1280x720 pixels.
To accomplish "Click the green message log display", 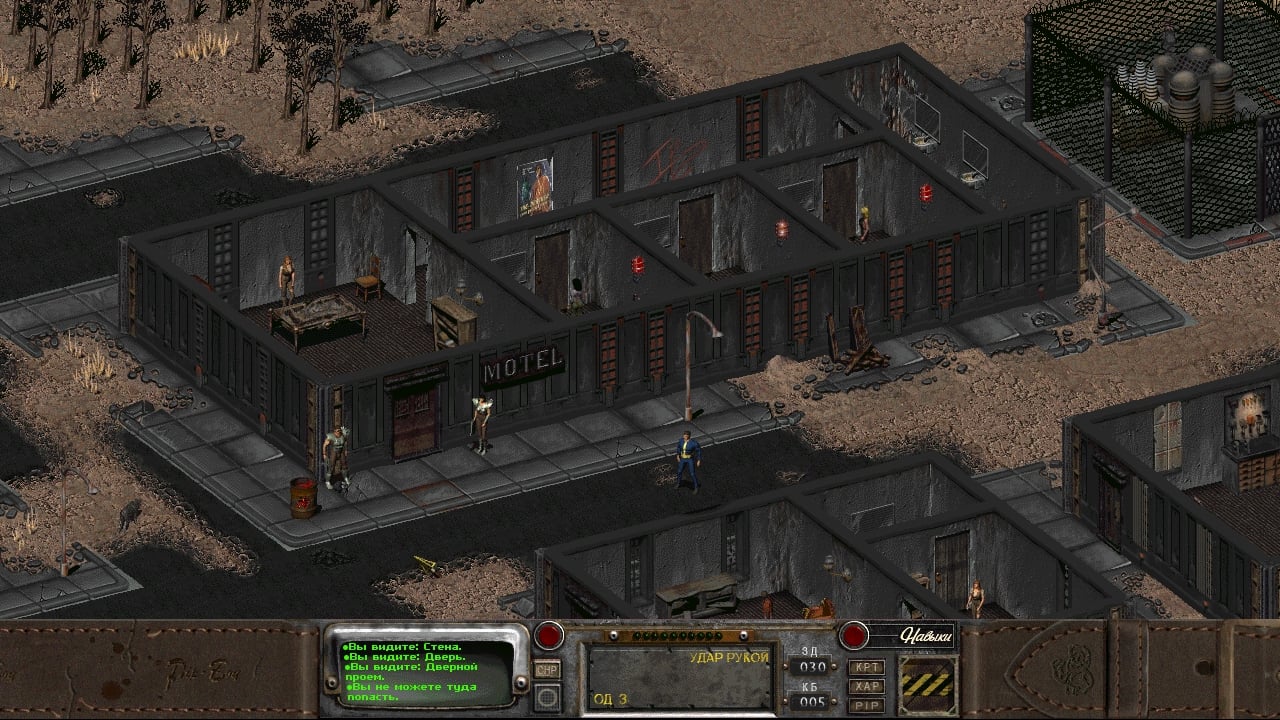I will [426, 671].
